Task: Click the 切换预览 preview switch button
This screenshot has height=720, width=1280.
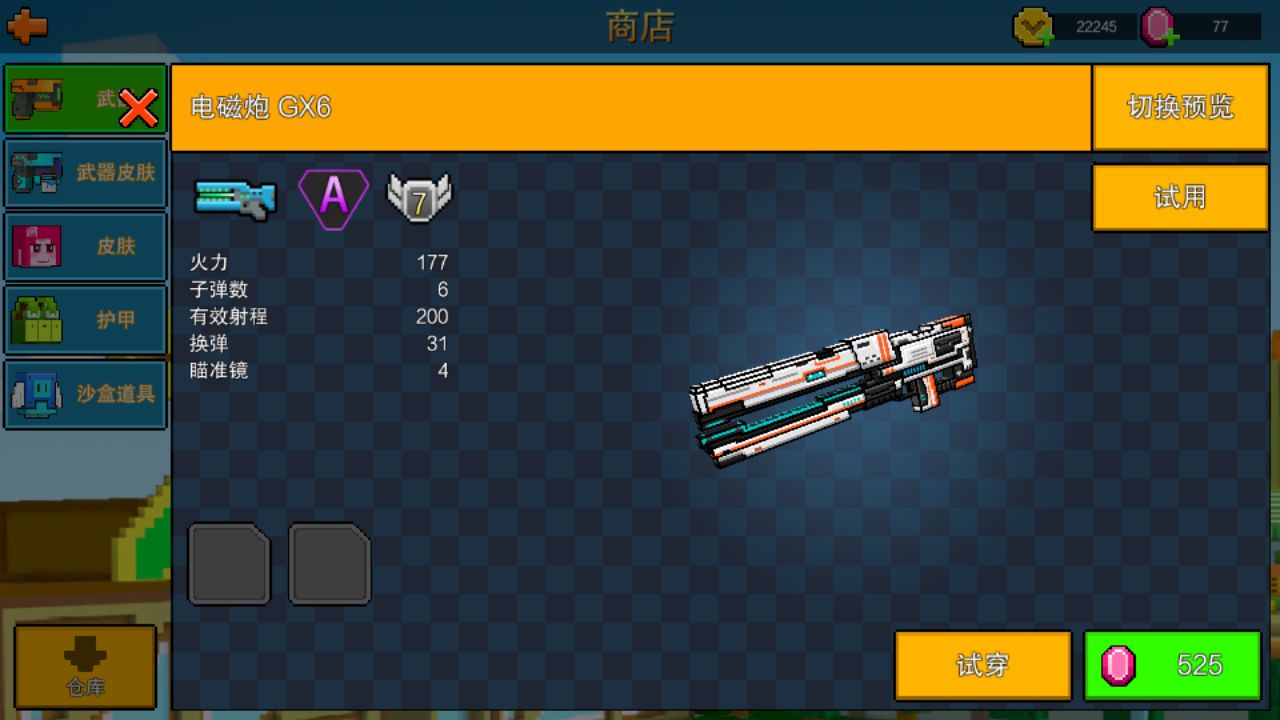Action: pyautogui.click(x=1180, y=108)
